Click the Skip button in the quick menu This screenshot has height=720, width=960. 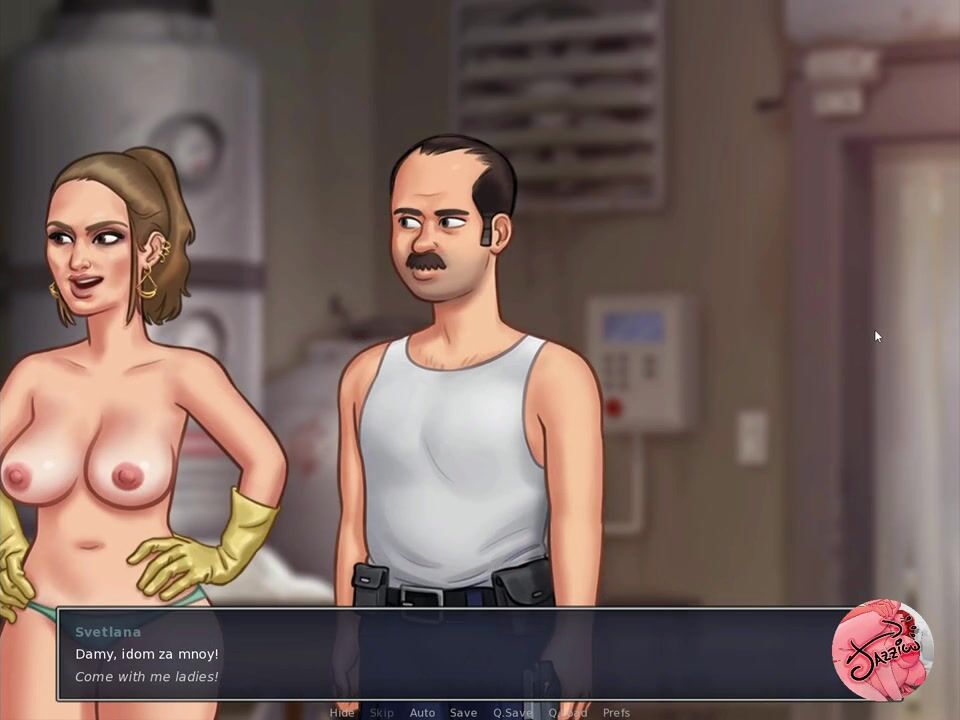382,713
